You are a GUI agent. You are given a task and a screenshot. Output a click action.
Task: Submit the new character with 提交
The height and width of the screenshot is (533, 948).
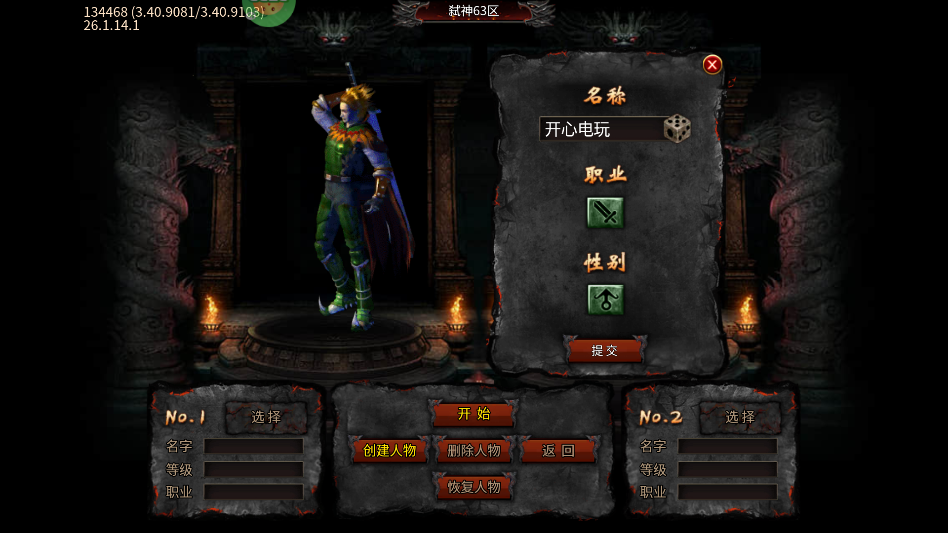coord(605,351)
